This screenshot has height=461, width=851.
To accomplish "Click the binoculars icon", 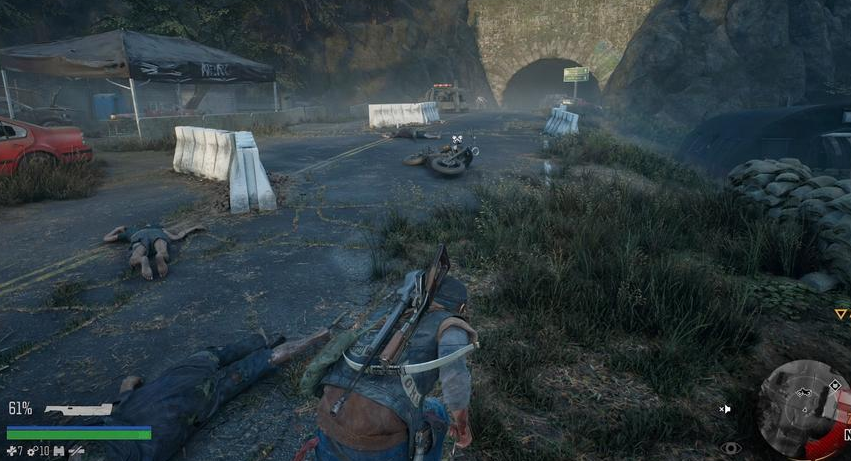I will tap(57, 451).
